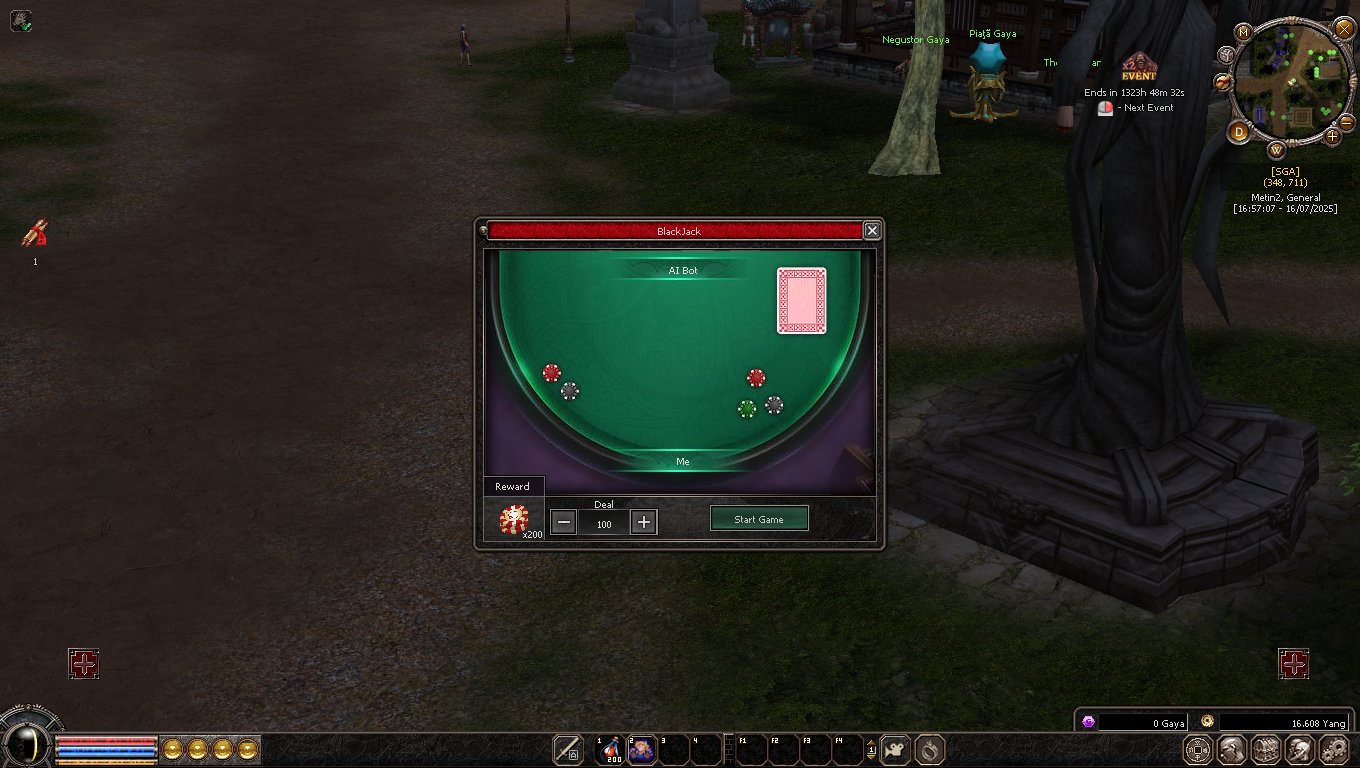Decrease the deal amount with minus

(564, 522)
